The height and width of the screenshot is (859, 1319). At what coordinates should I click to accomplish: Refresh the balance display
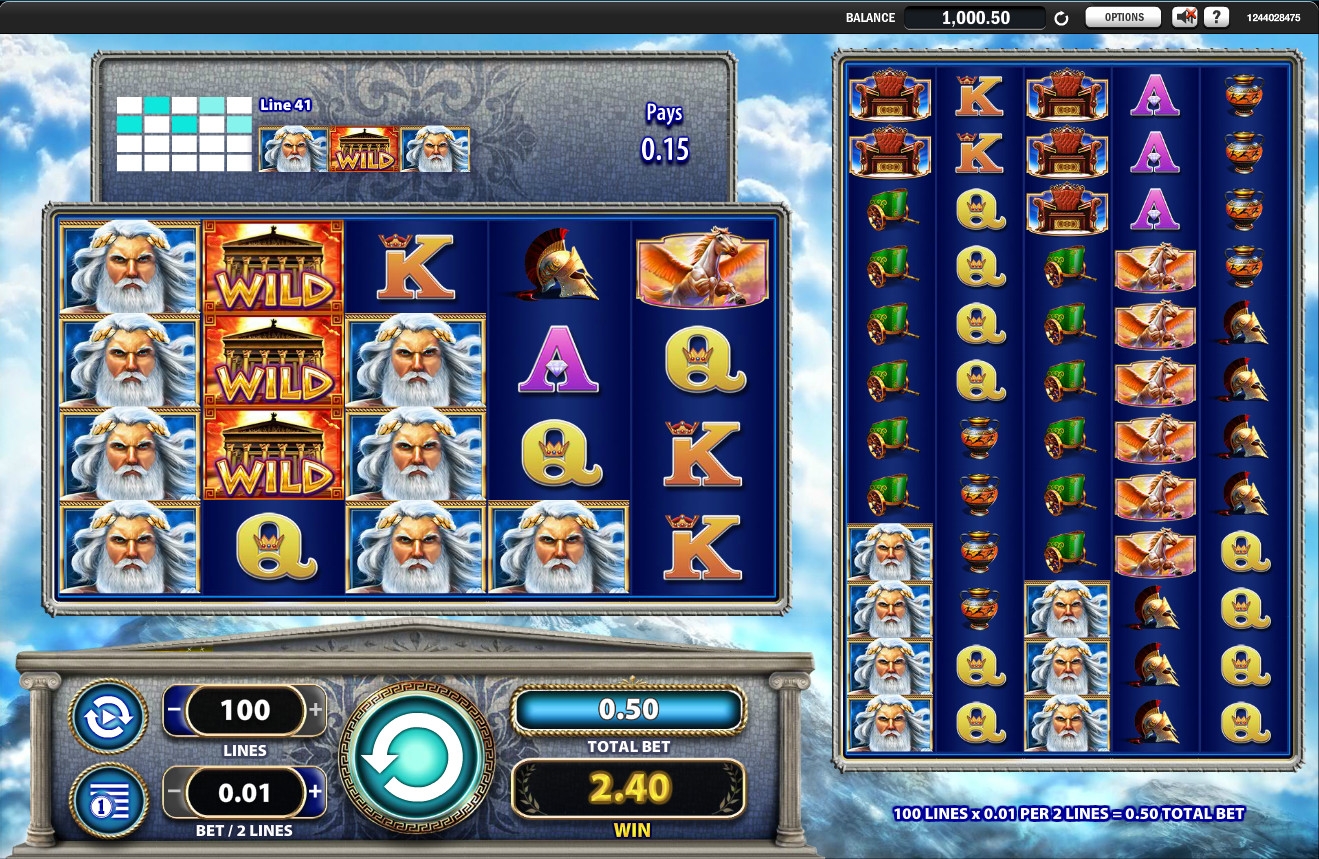pyautogui.click(x=1062, y=18)
